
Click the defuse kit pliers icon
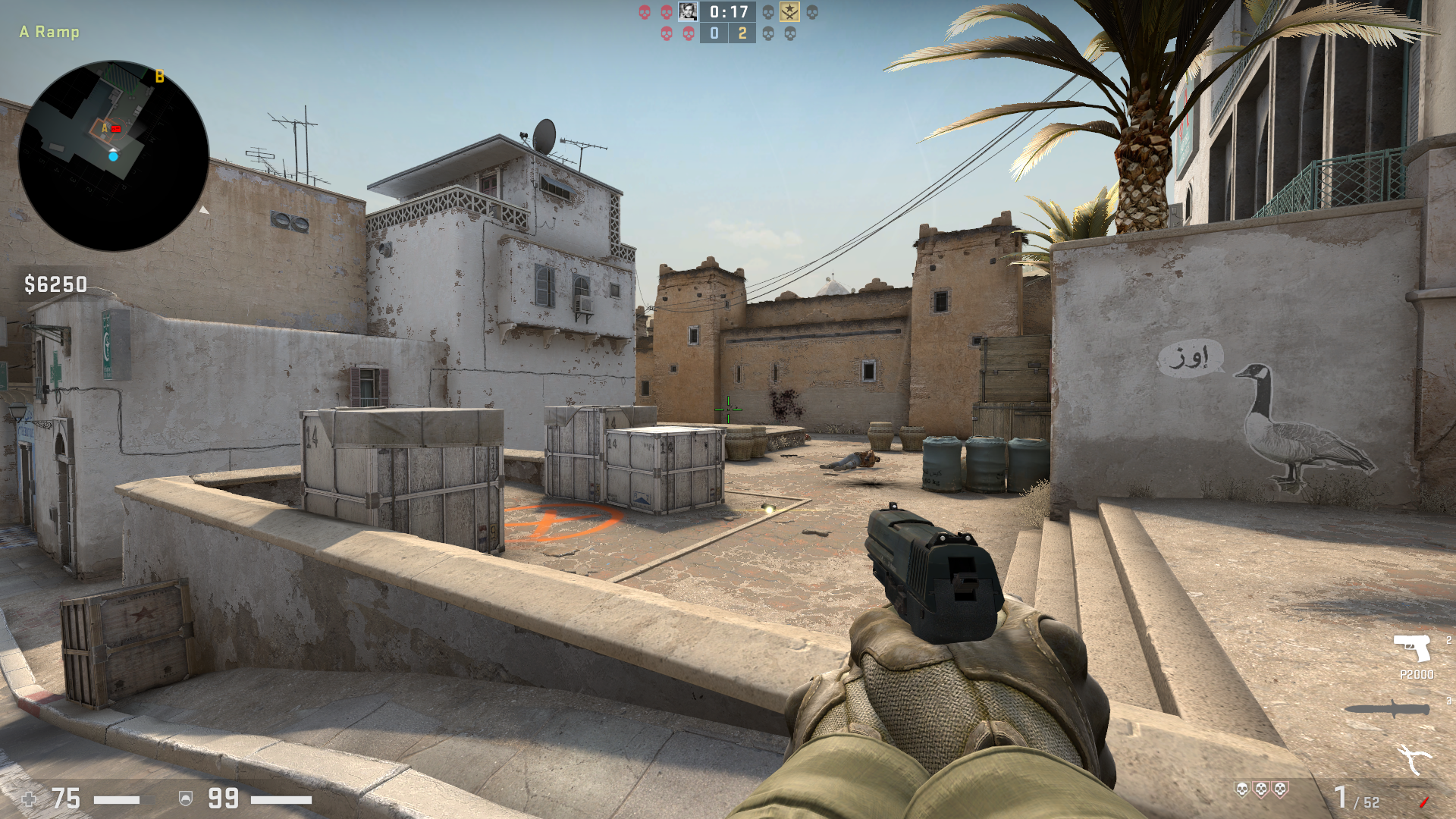pyautogui.click(x=1413, y=758)
